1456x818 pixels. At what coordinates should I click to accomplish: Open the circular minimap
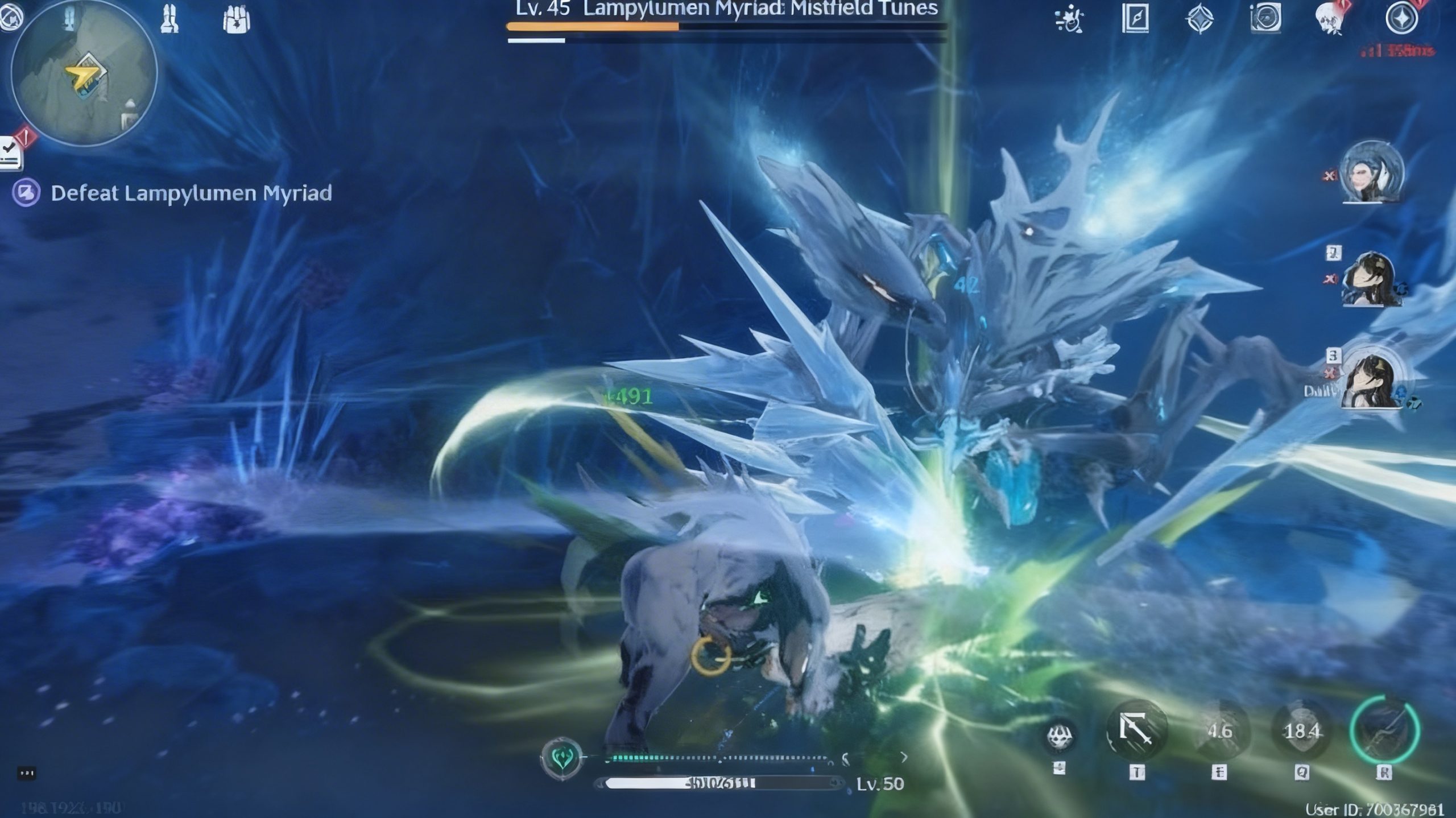coord(84,73)
